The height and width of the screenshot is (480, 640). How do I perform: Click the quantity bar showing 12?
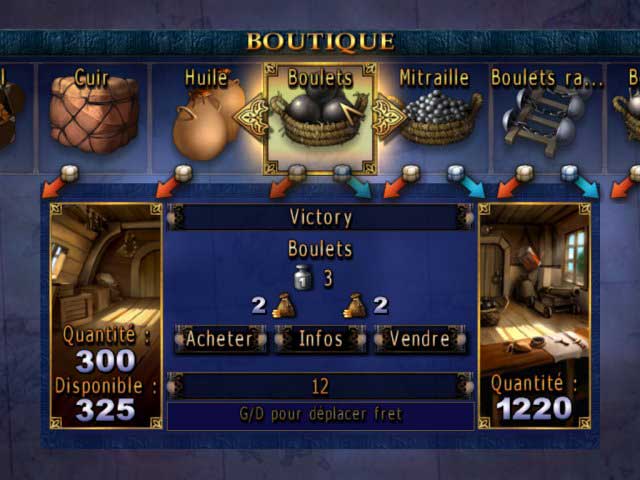pyautogui.click(x=320, y=386)
